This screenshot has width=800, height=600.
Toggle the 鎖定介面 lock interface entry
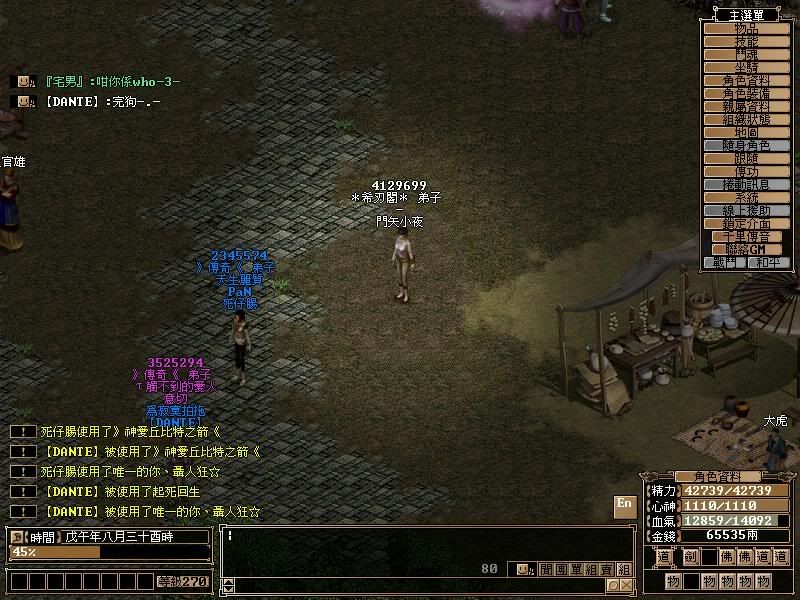click(x=746, y=223)
